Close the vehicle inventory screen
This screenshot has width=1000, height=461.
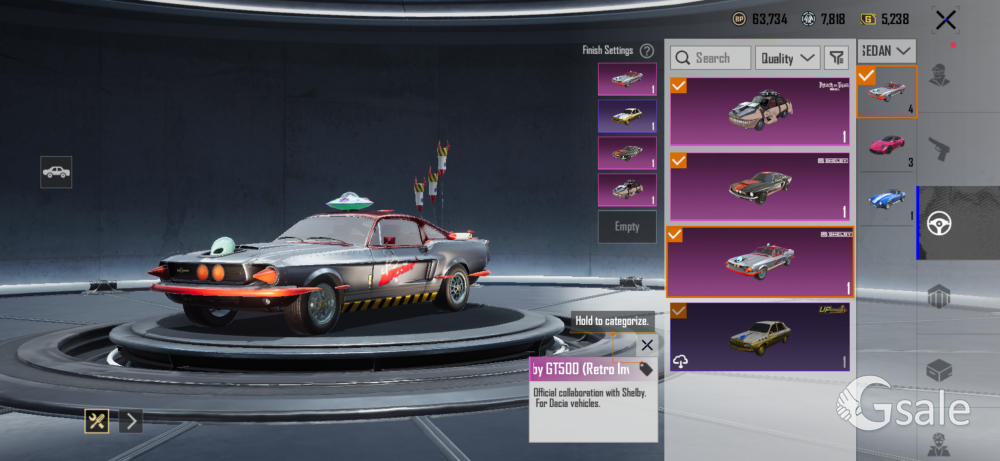coord(945,19)
